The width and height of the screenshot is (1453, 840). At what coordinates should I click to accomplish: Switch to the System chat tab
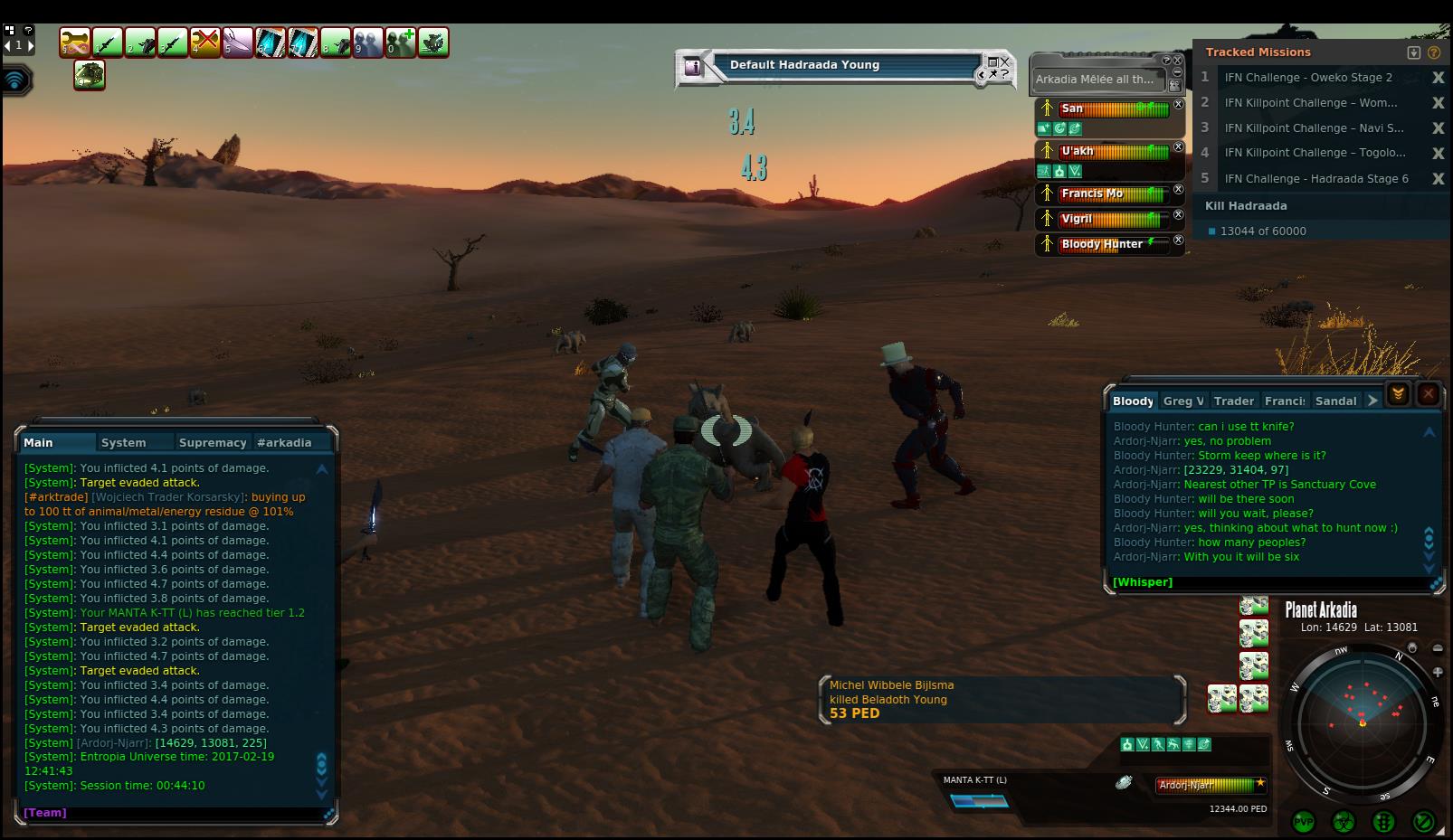124,442
